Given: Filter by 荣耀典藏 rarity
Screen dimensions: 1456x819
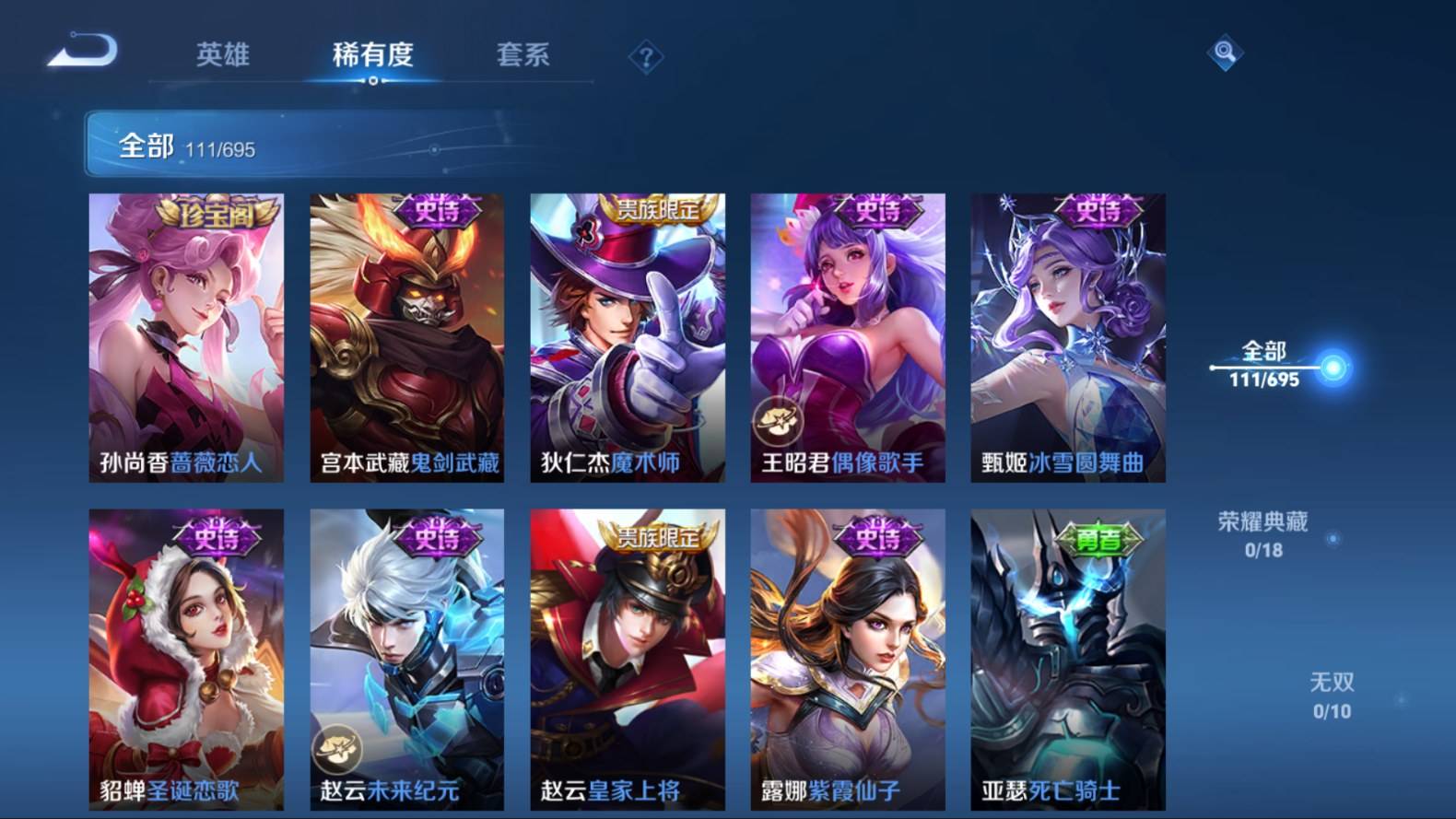Looking at the screenshot, I should point(1262,534).
